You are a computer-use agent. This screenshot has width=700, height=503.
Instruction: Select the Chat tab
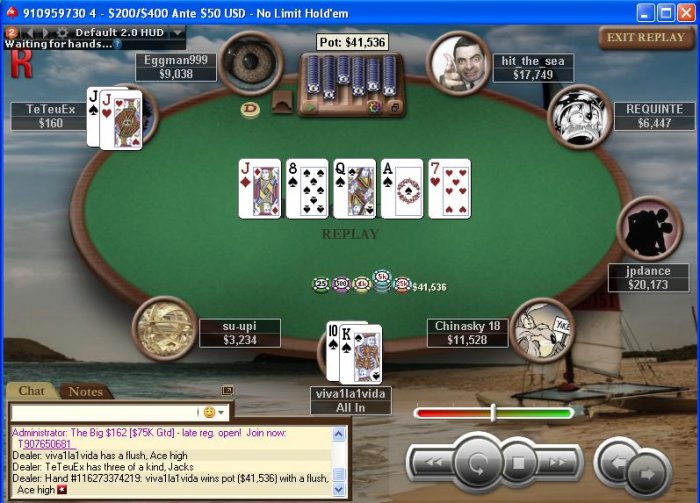[x=32, y=391]
